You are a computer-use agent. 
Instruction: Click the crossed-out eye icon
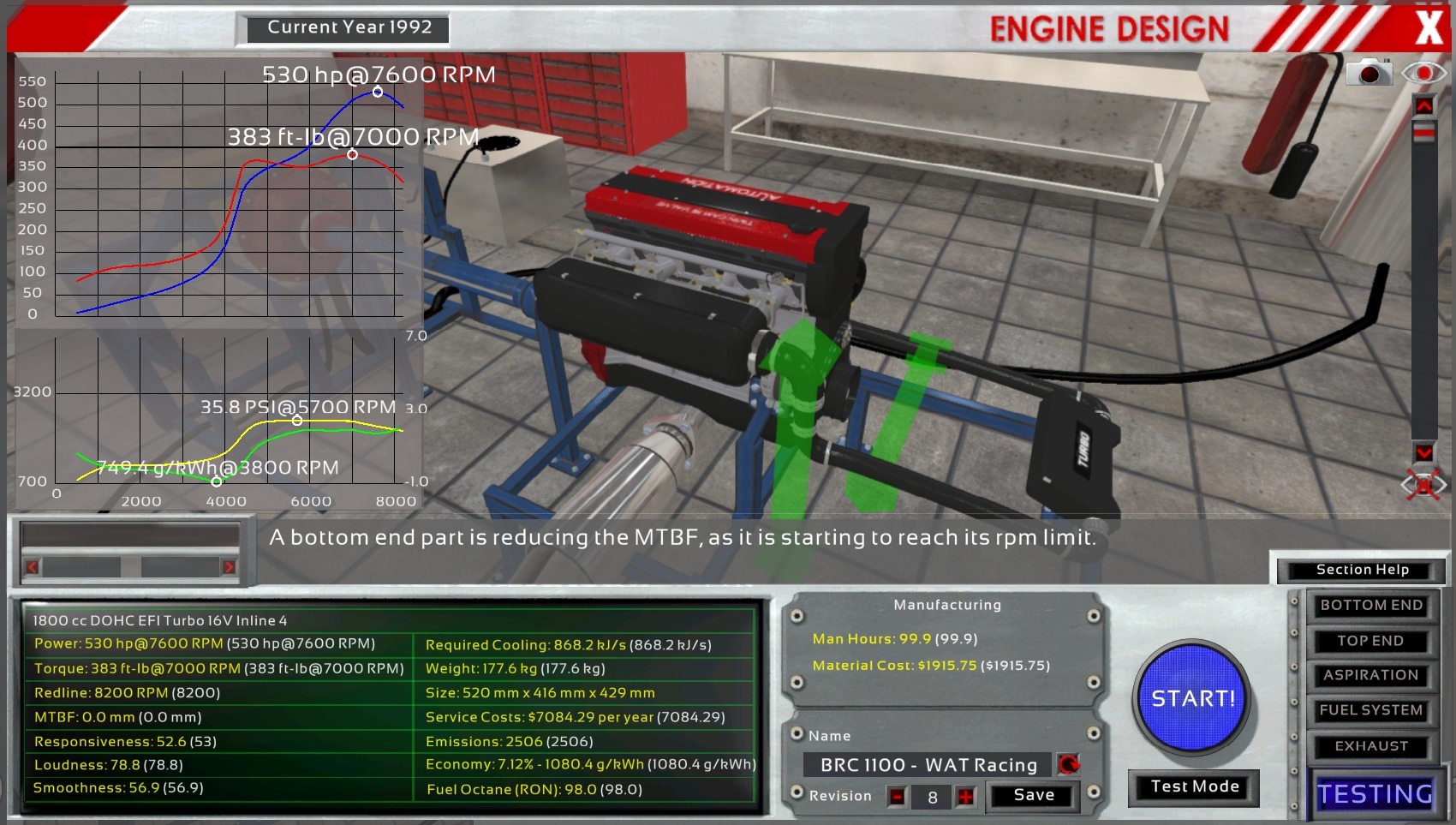click(x=1423, y=486)
